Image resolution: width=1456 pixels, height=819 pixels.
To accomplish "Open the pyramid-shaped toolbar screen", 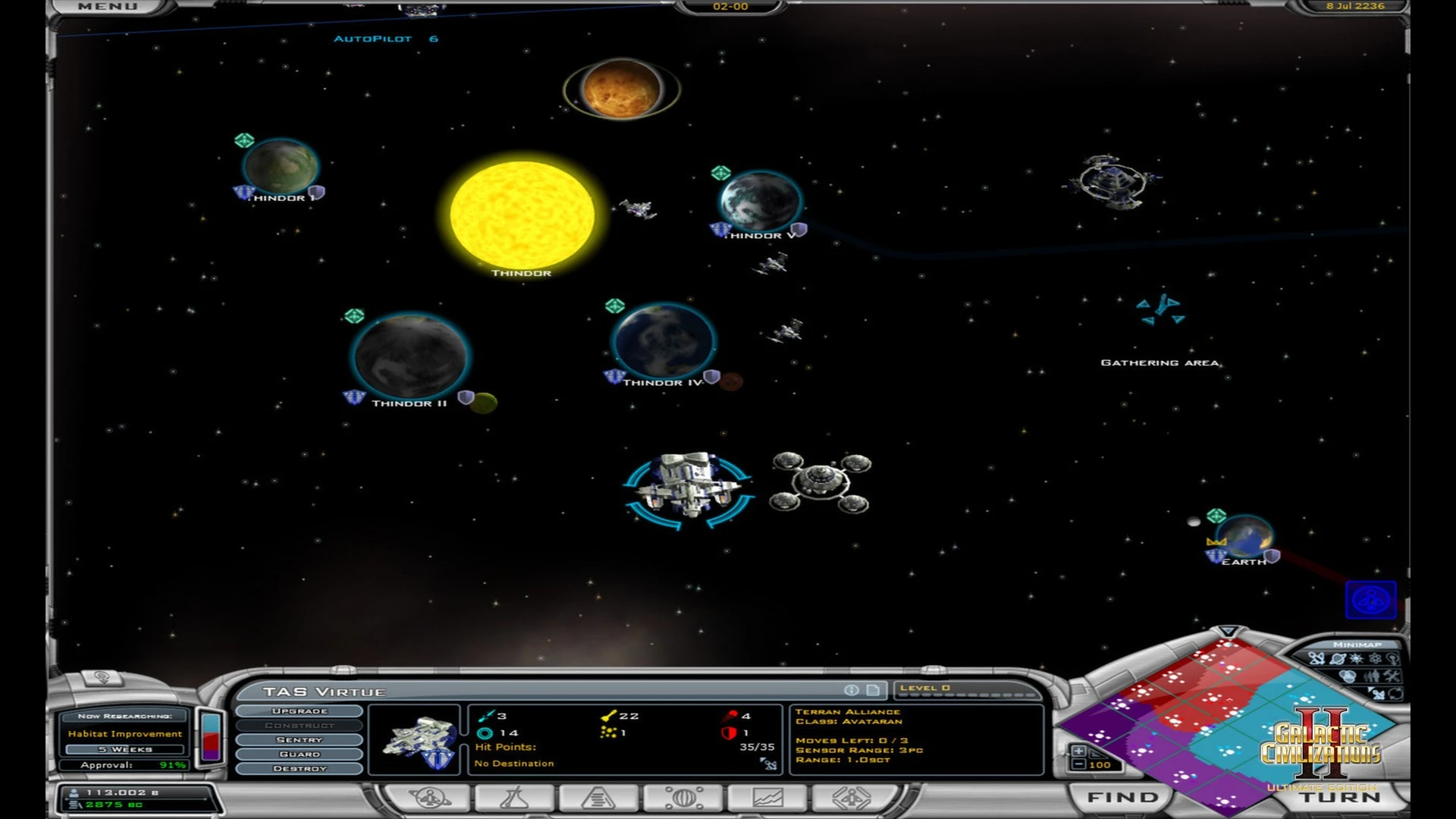I will [x=598, y=798].
